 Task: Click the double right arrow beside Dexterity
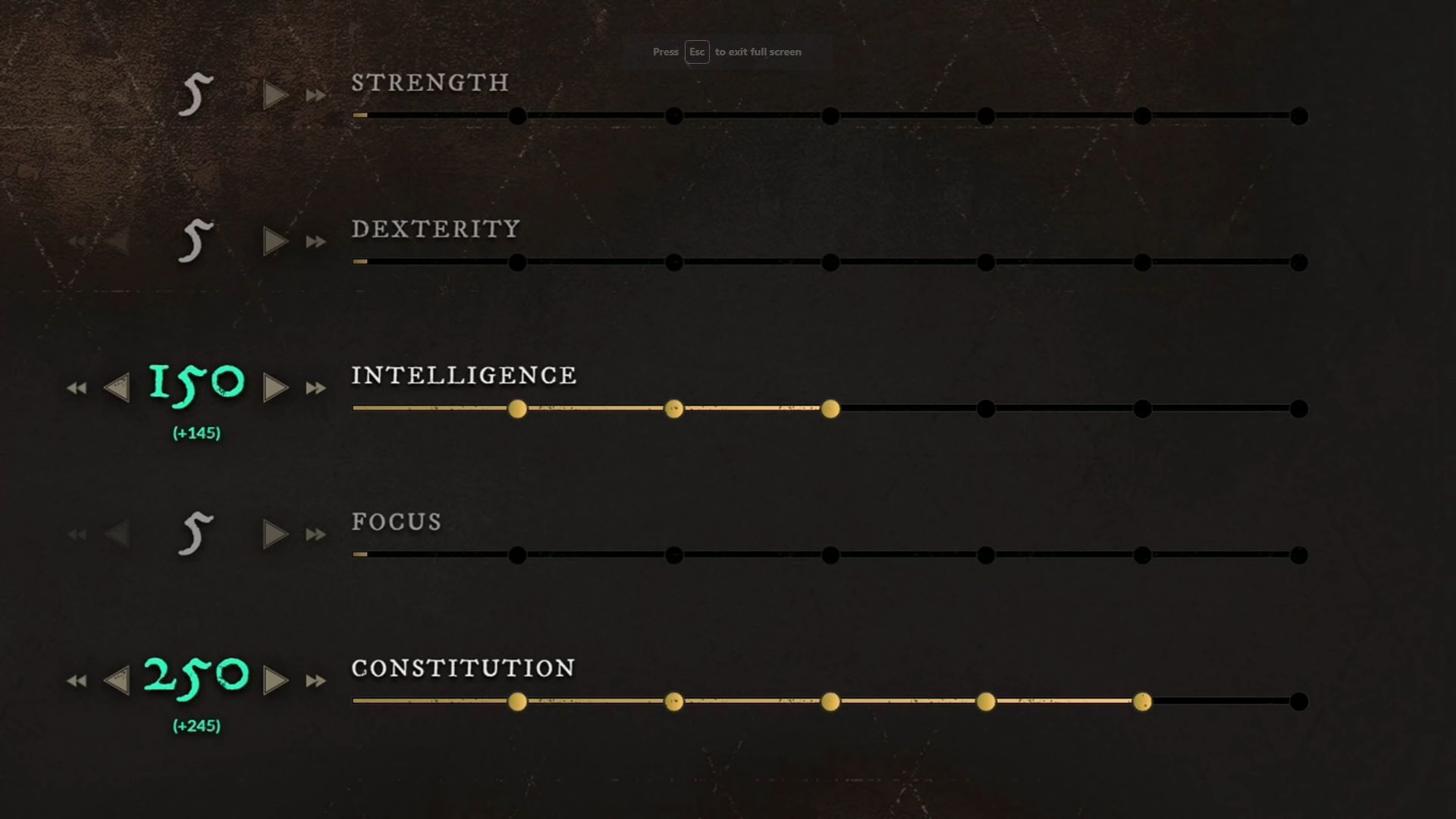[316, 240]
